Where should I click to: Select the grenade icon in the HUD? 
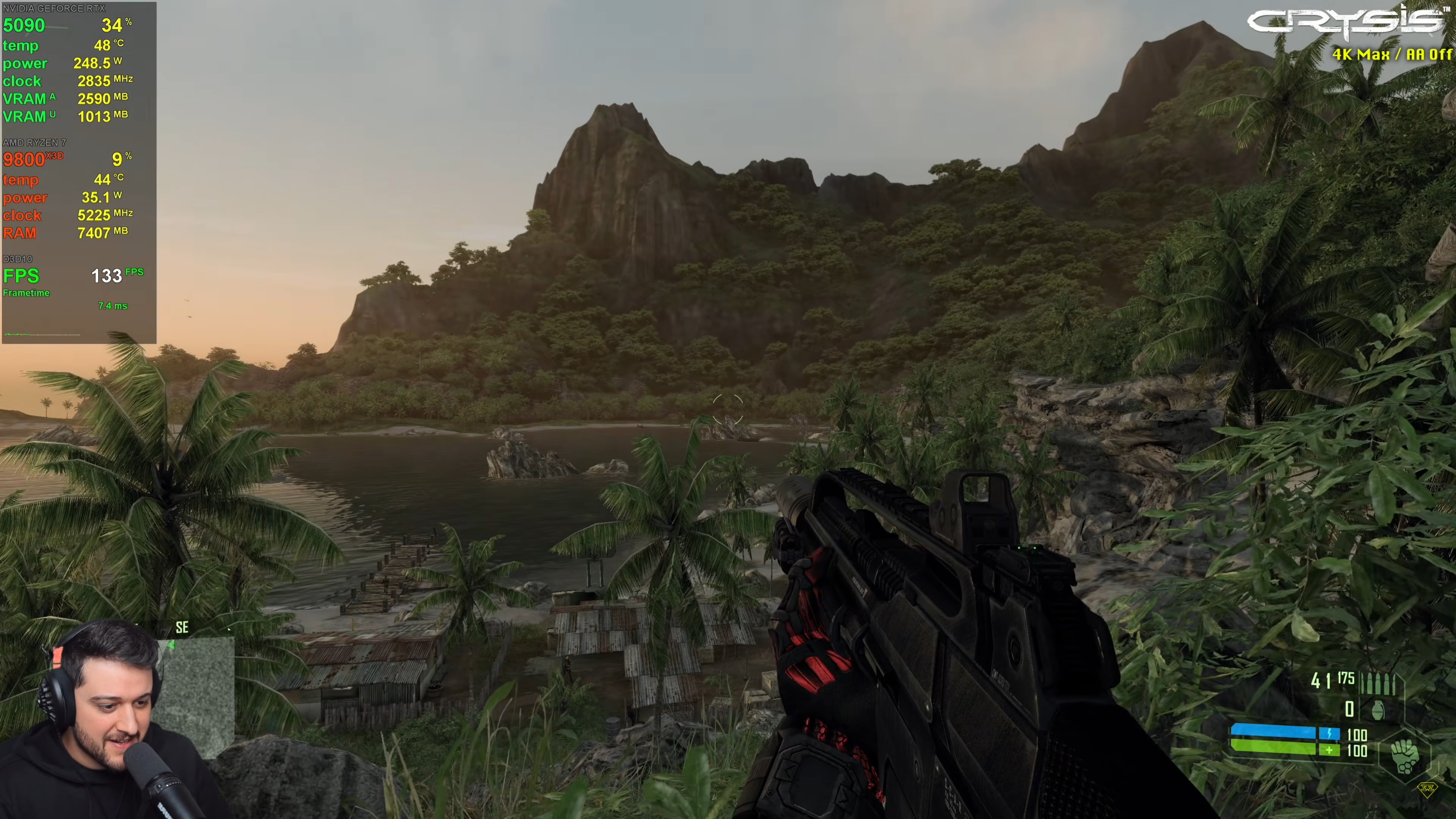click(x=1378, y=710)
